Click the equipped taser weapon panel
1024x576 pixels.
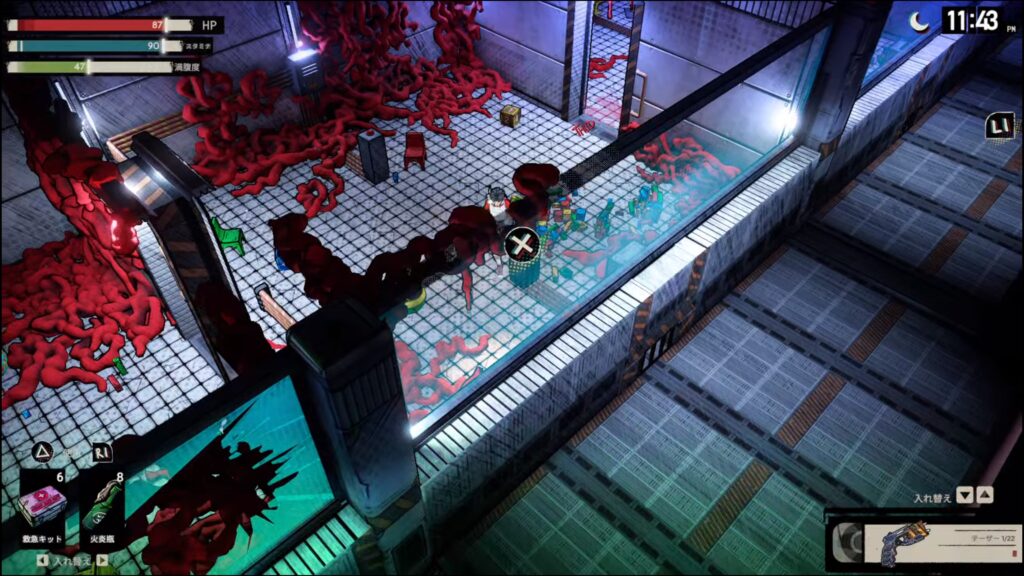pos(923,541)
